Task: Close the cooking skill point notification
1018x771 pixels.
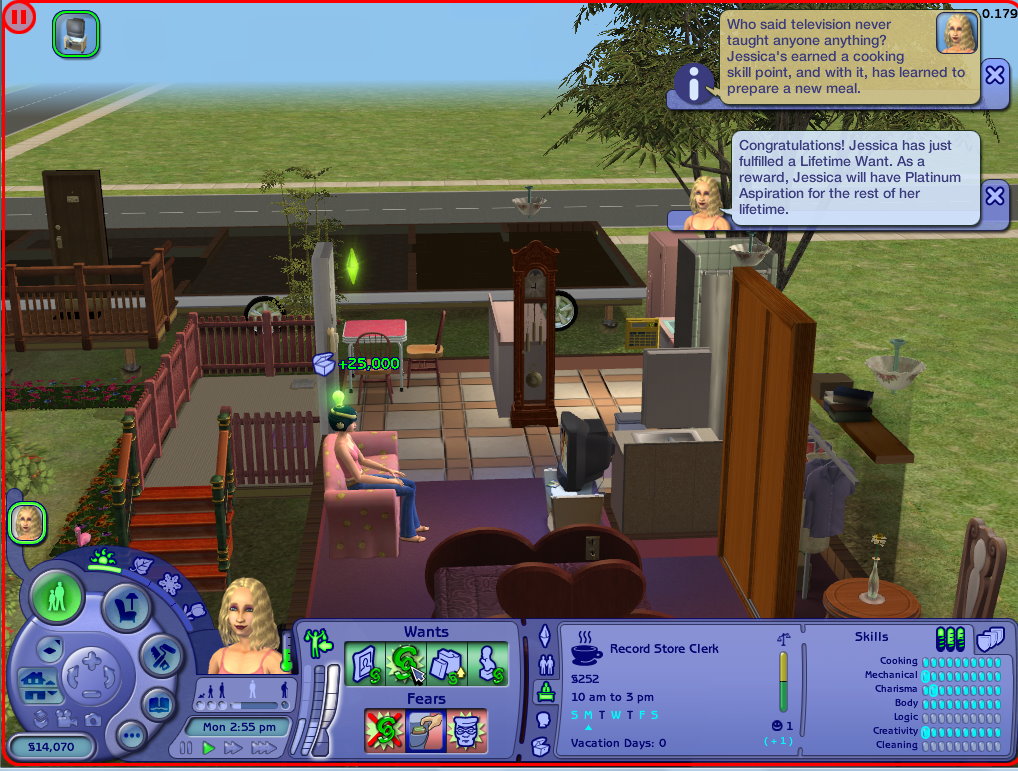Action: point(994,75)
